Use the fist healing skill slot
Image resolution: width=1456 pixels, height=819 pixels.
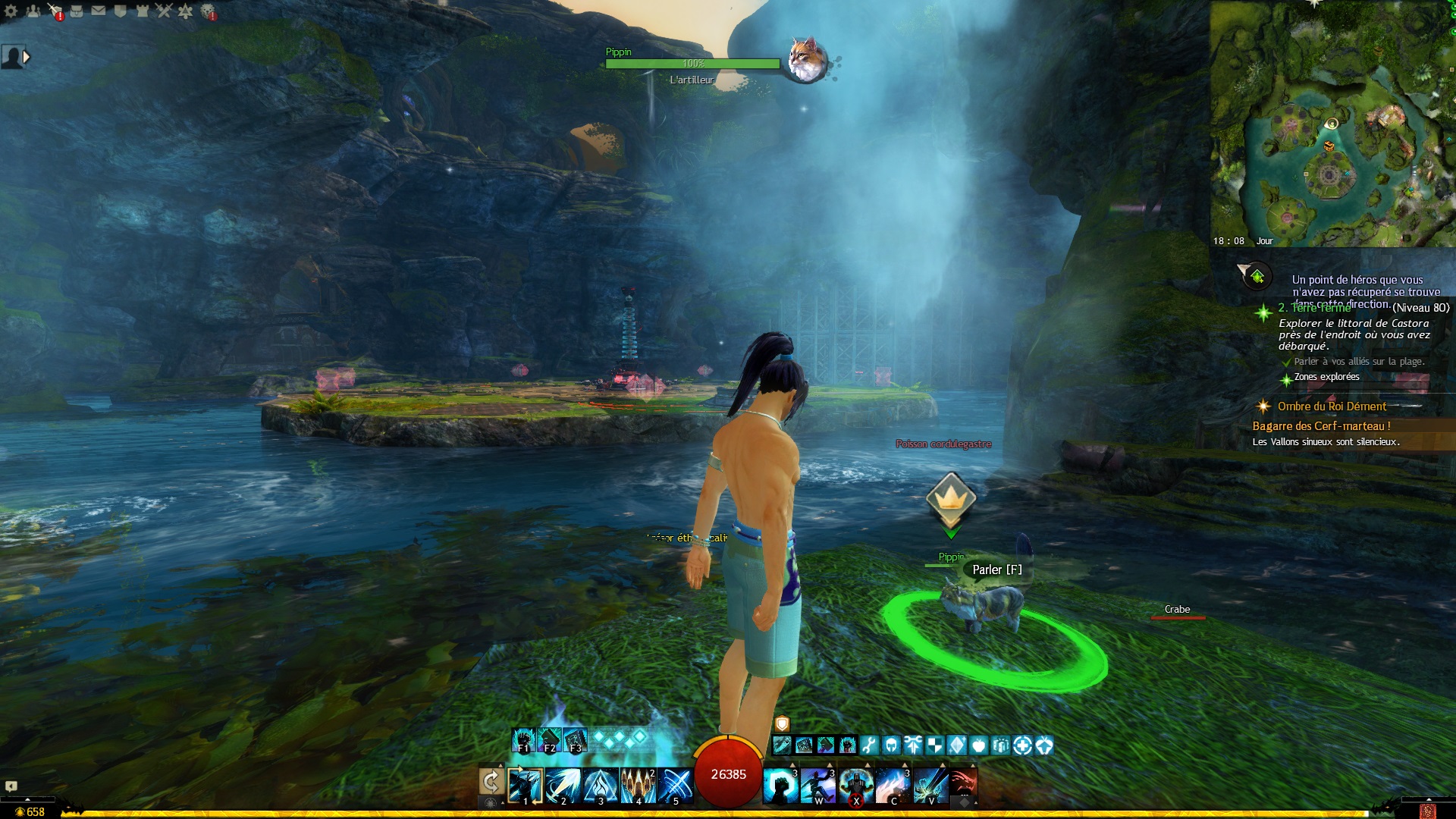780,785
